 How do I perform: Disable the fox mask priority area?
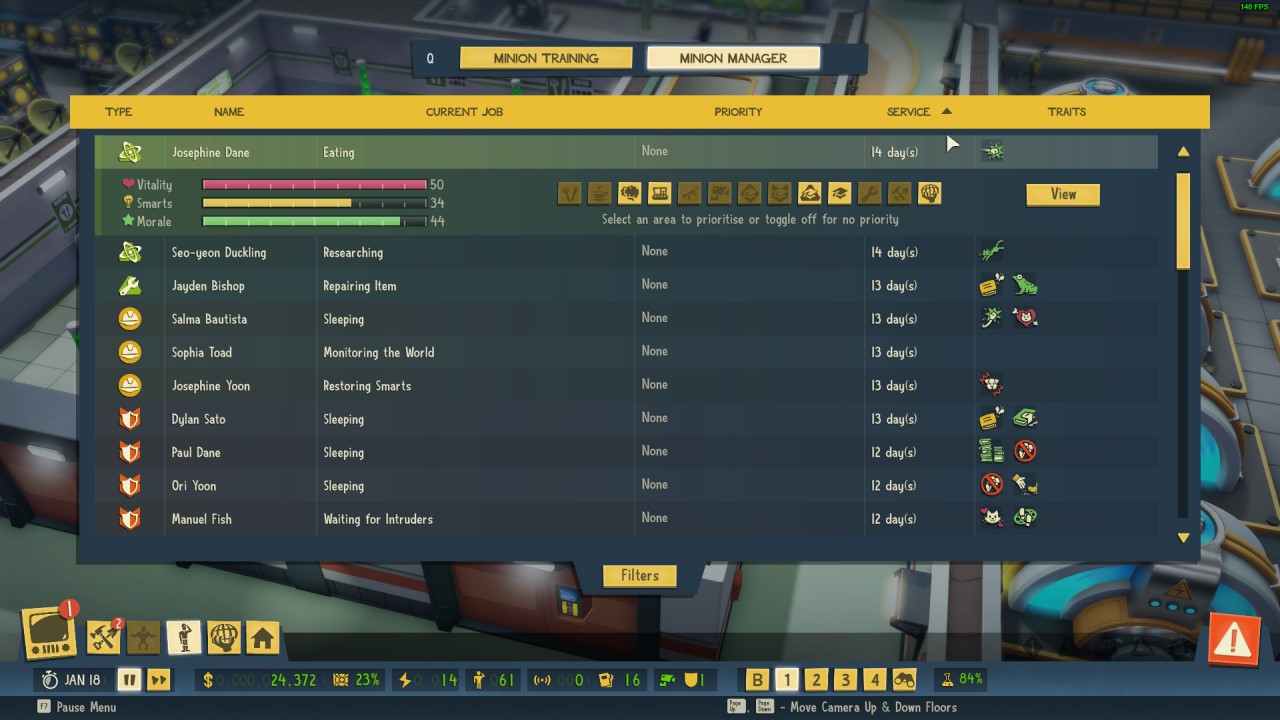tap(780, 193)
